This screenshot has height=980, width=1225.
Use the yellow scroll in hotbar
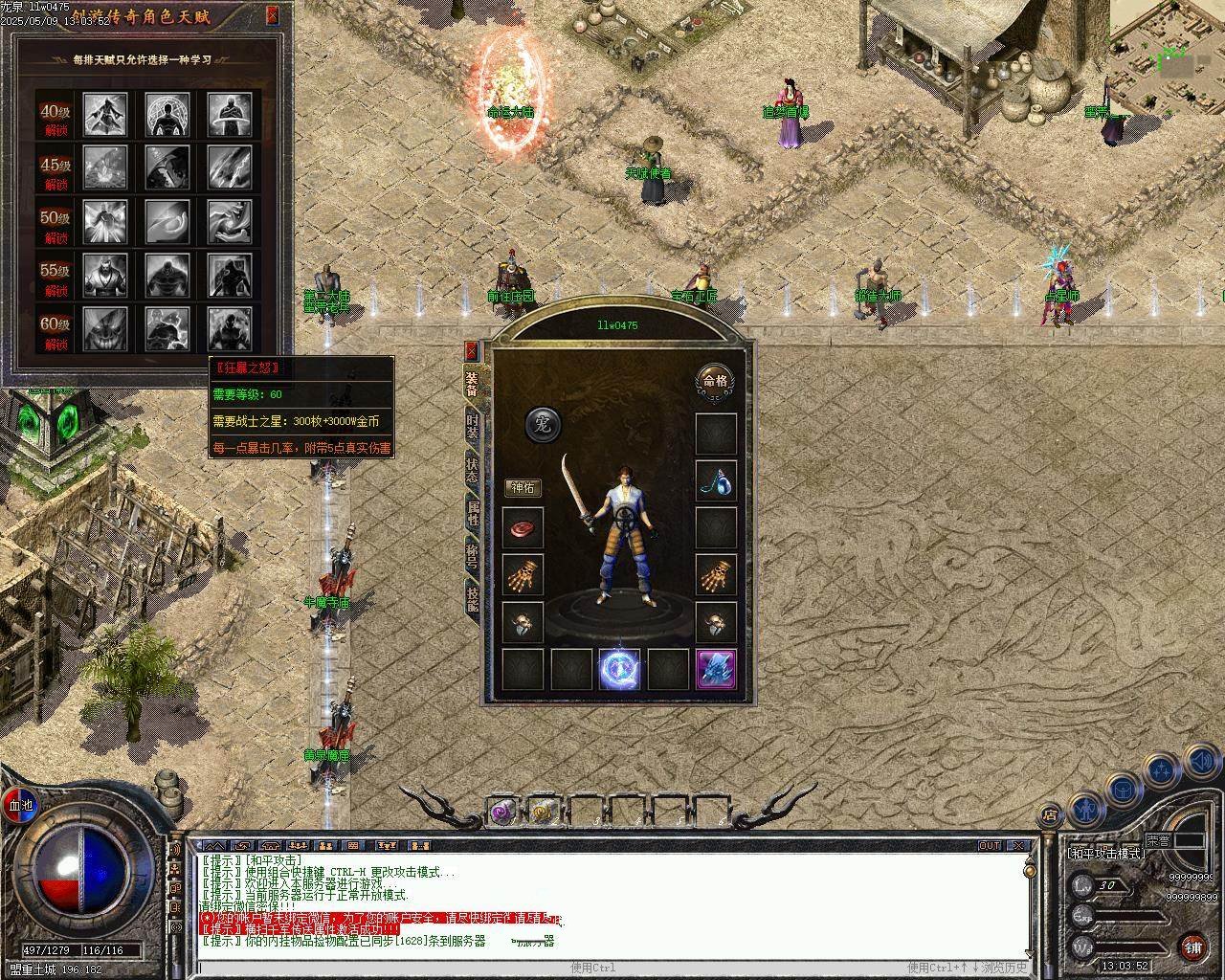pos(543,813)
